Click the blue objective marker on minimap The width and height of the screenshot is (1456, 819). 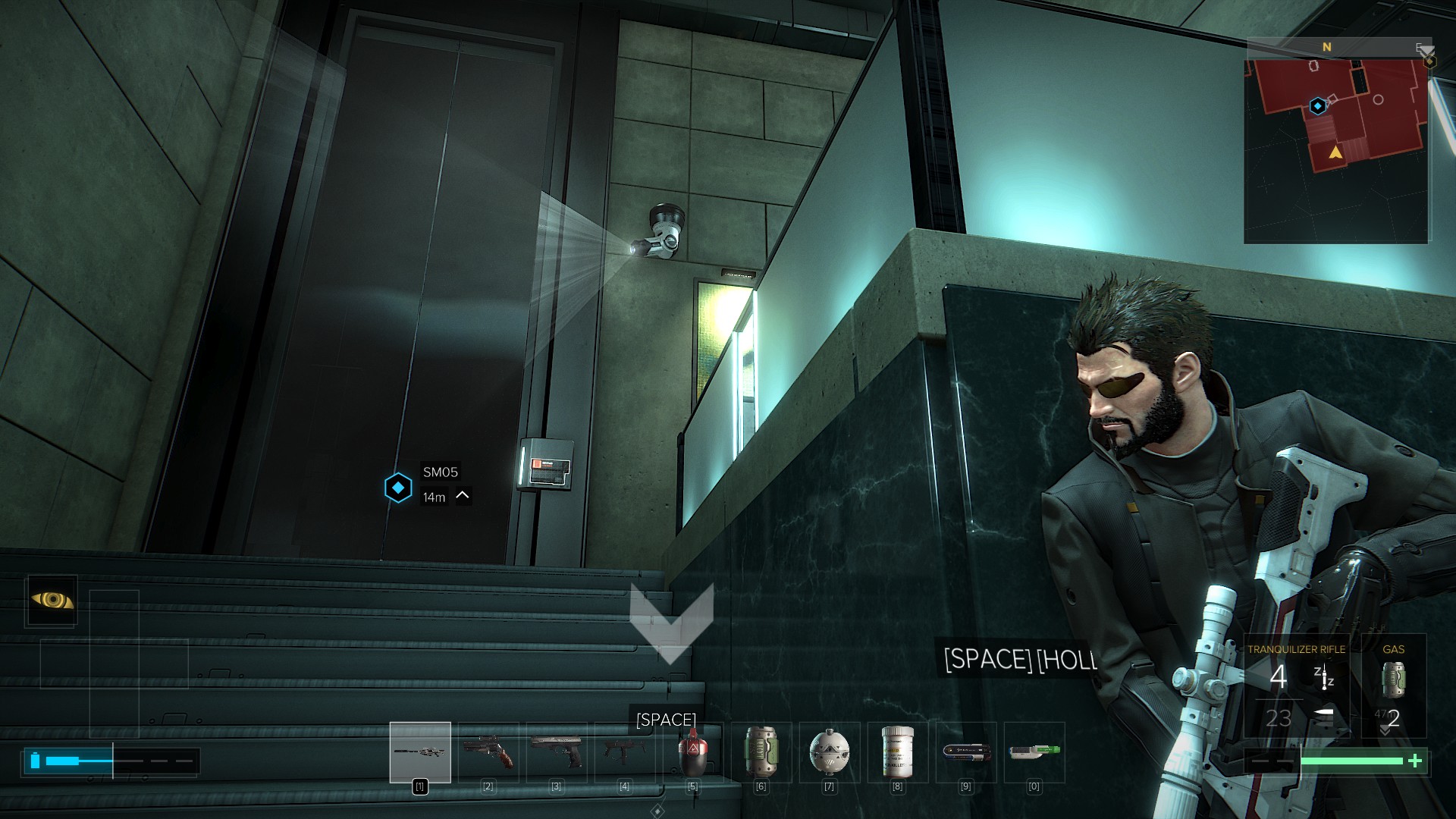pos(1318,106)
